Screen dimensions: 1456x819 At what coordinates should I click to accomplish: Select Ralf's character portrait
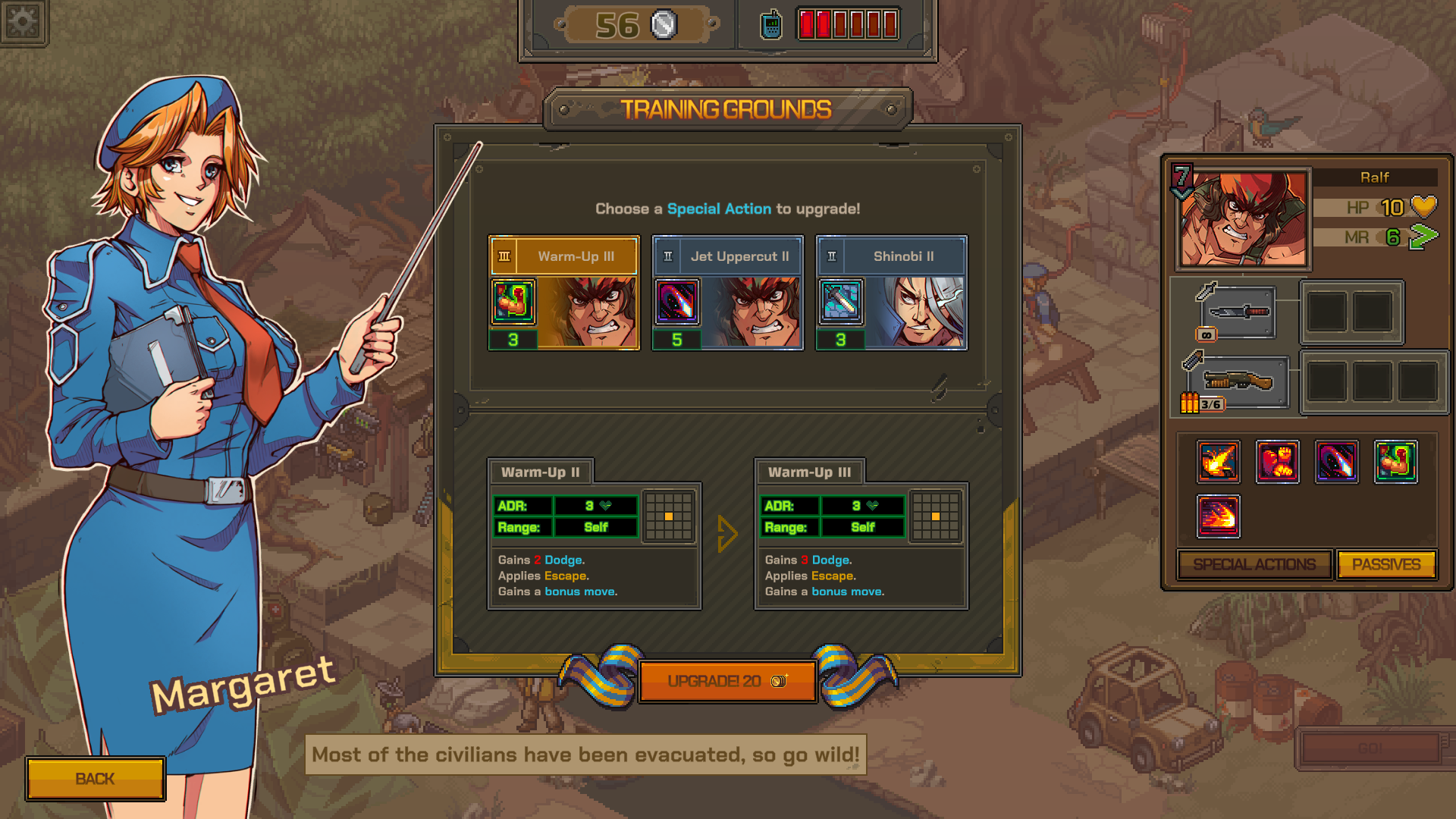pyautogui.click(x=1244, y=218)
